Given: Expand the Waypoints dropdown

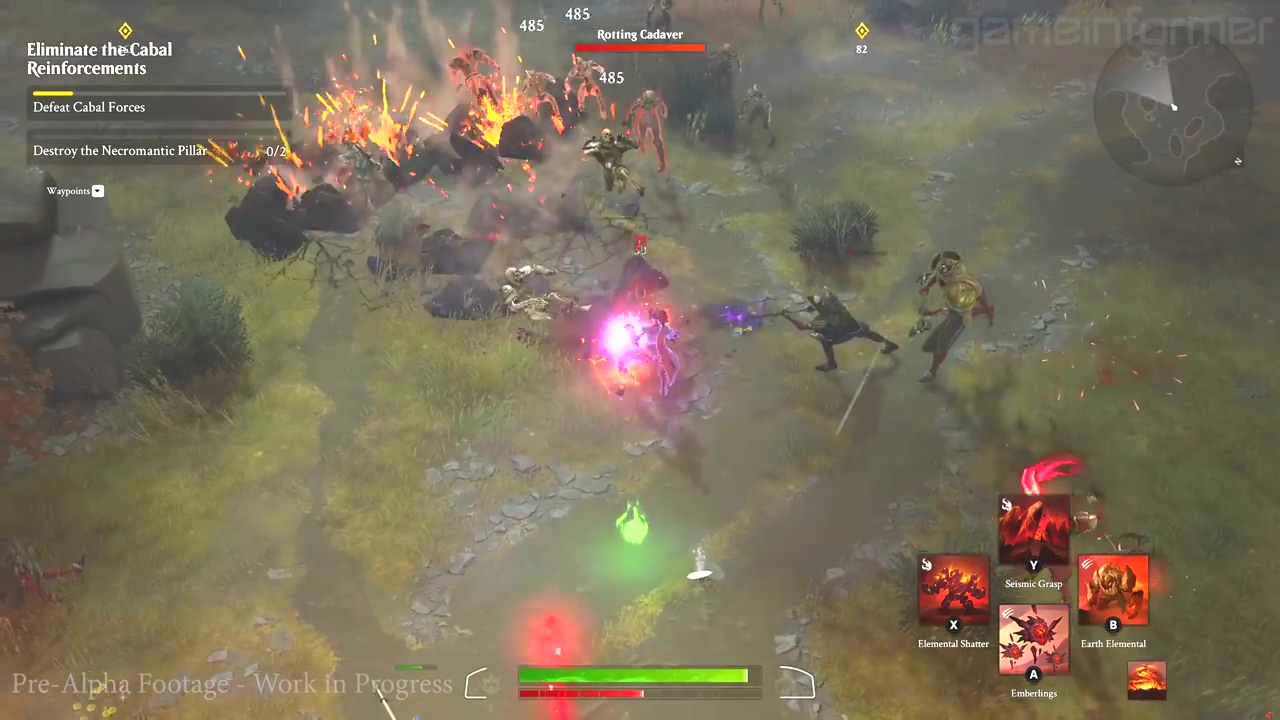Looking at the screenshot, I should click(98, 191).
